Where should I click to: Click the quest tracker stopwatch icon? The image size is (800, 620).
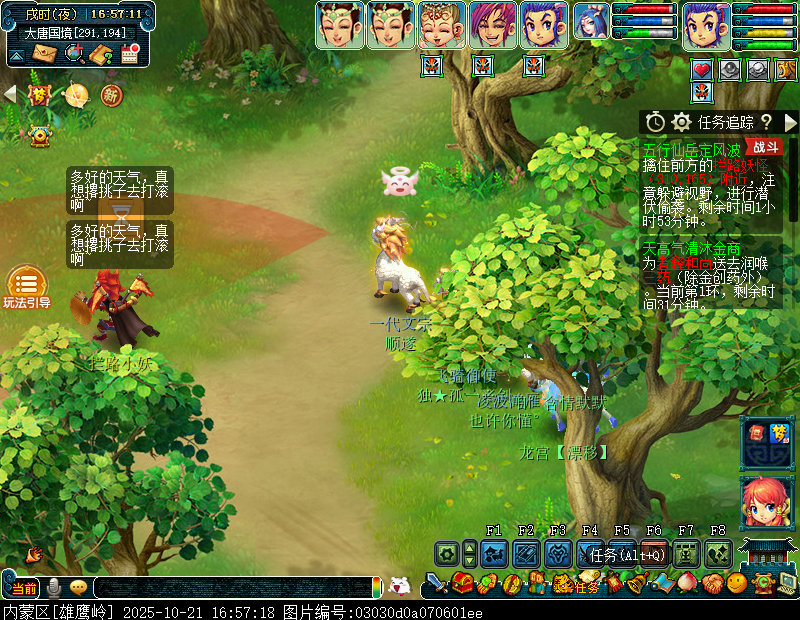655,122
